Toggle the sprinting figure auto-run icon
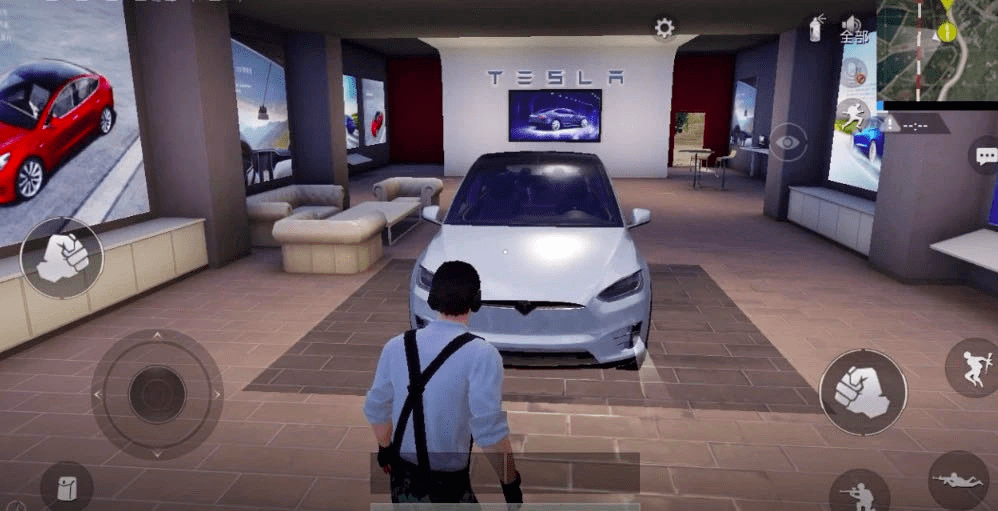The height and width of the screenshot is (511, 998). tap(853, 113)
